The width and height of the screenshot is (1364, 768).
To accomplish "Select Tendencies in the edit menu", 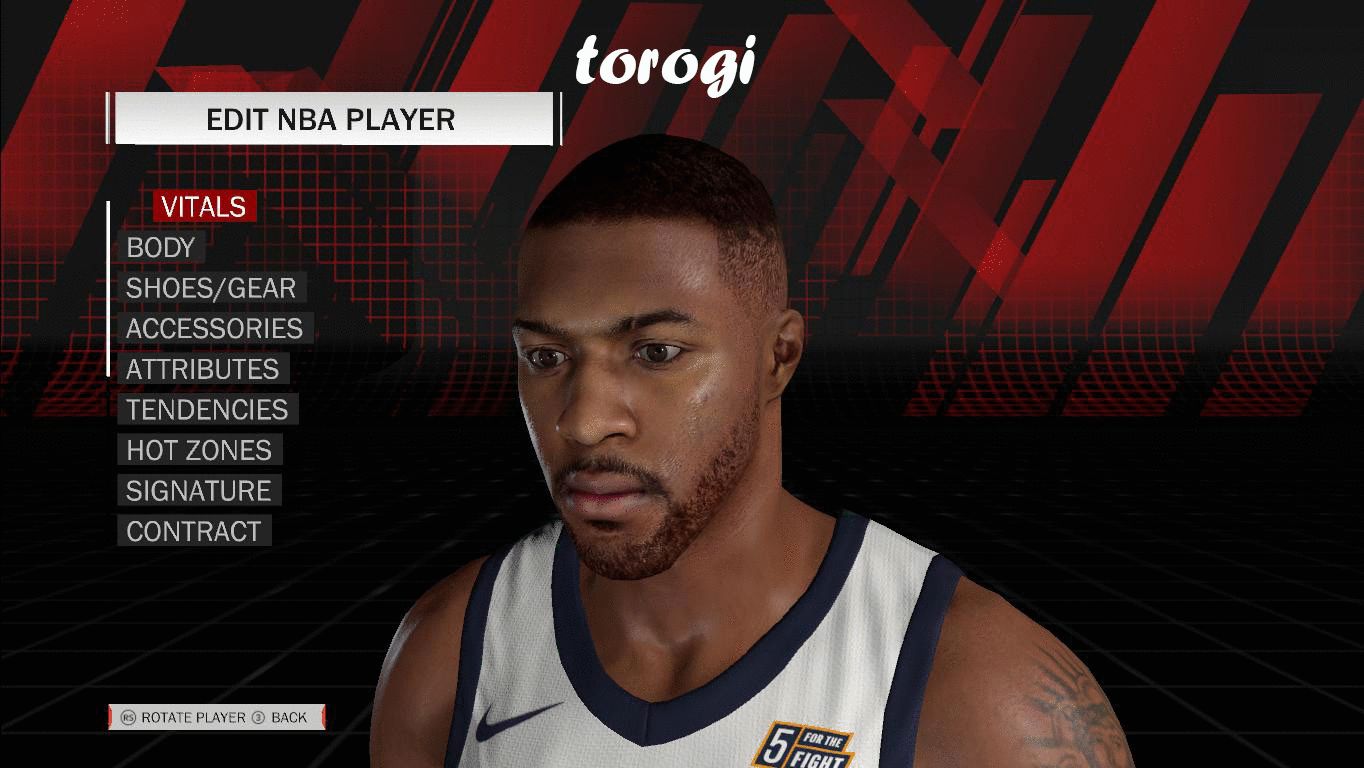I will (207, 410).
